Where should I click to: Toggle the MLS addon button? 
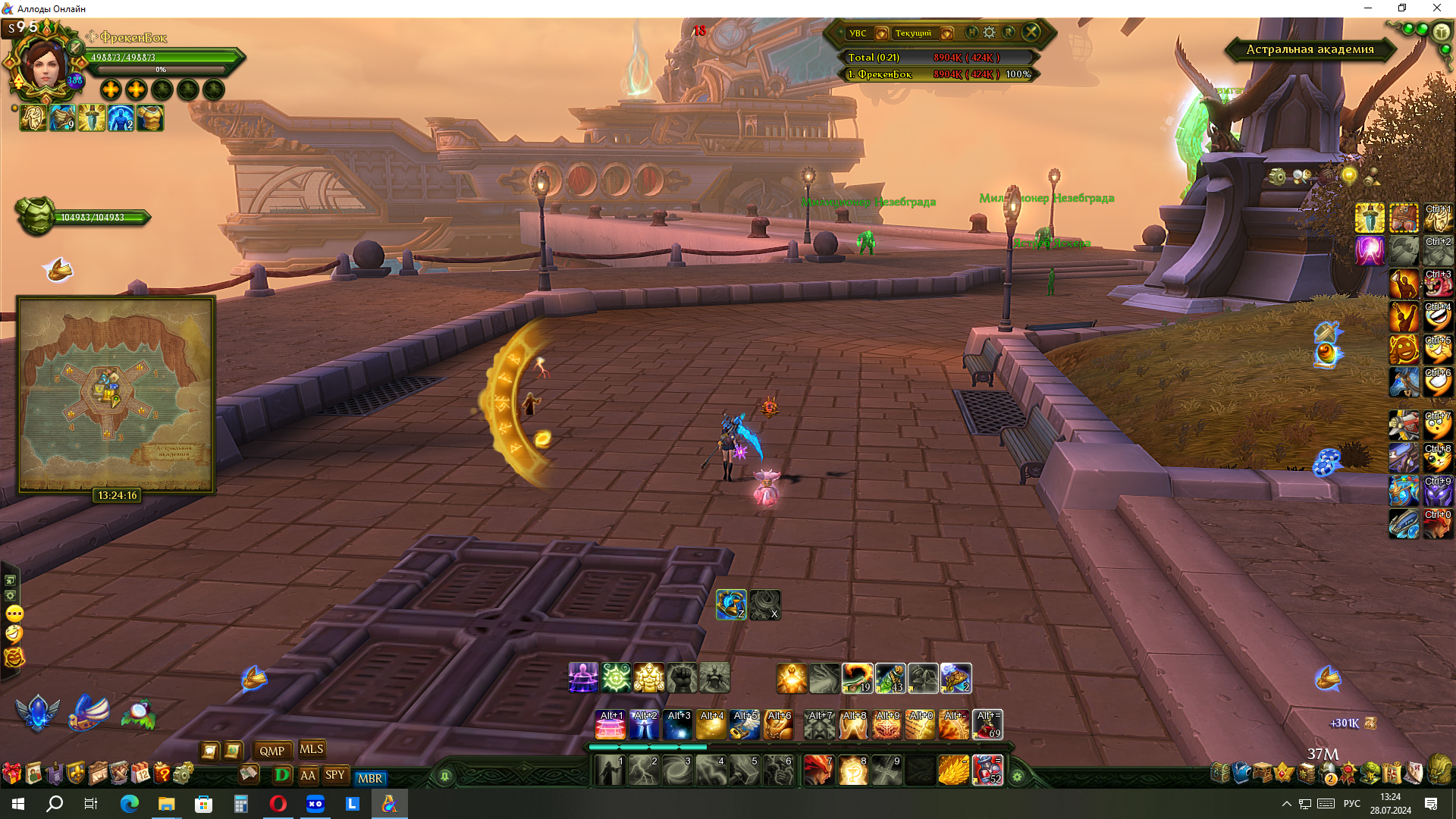pos(311,749)
